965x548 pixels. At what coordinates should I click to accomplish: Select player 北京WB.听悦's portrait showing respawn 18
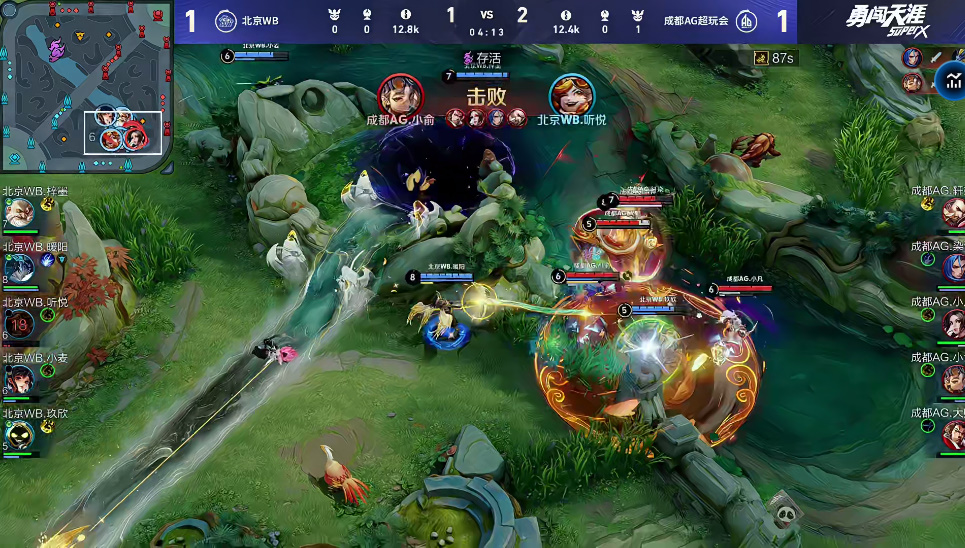[19, 323]
